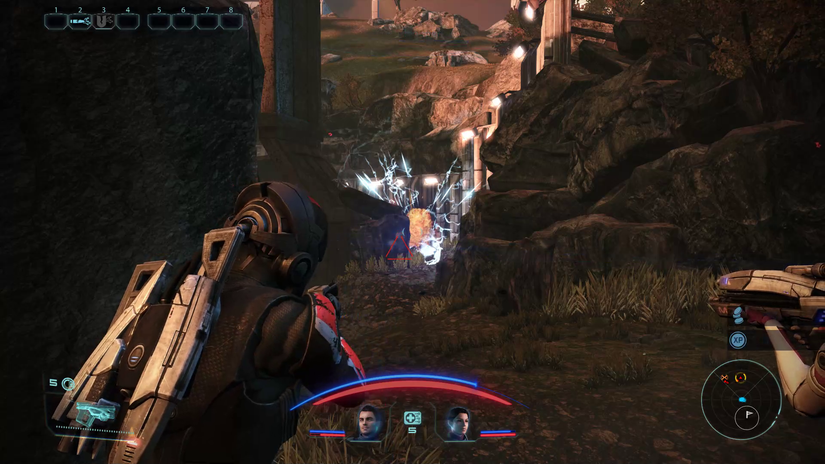Use the greyed-out ability in slot 3
The width and height of the screenshot is (825, 464).
[x=103, y=21]
